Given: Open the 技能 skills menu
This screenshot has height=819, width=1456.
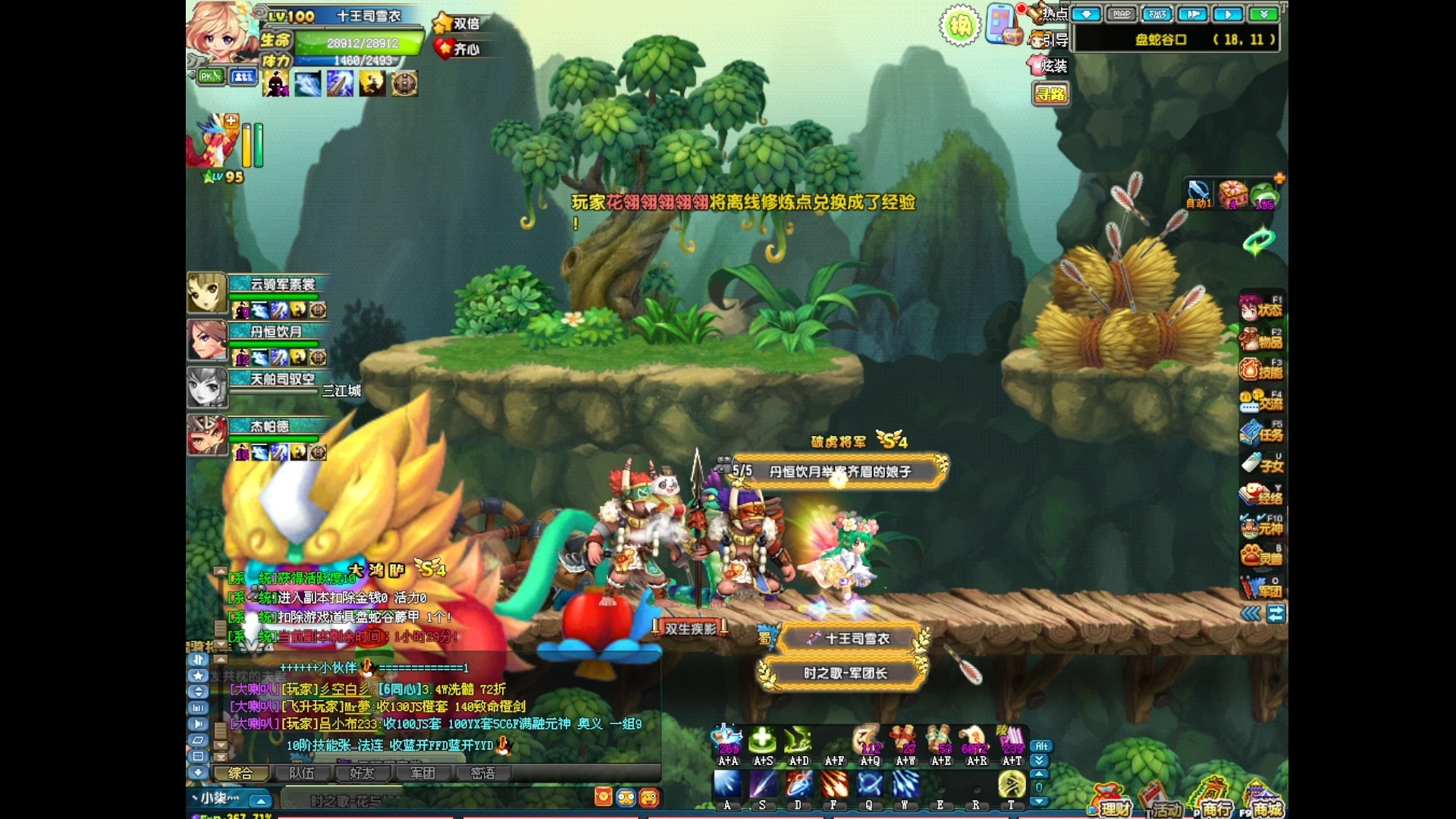Looking at the screenshot, I should pos(1260,370).
